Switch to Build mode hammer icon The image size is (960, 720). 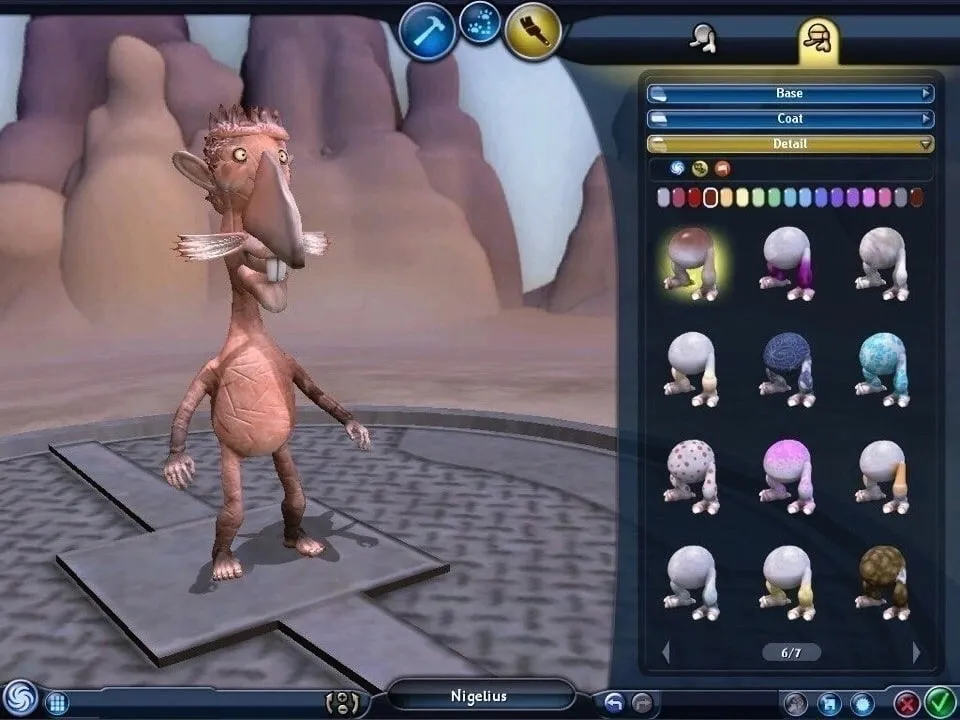point(428,31)
